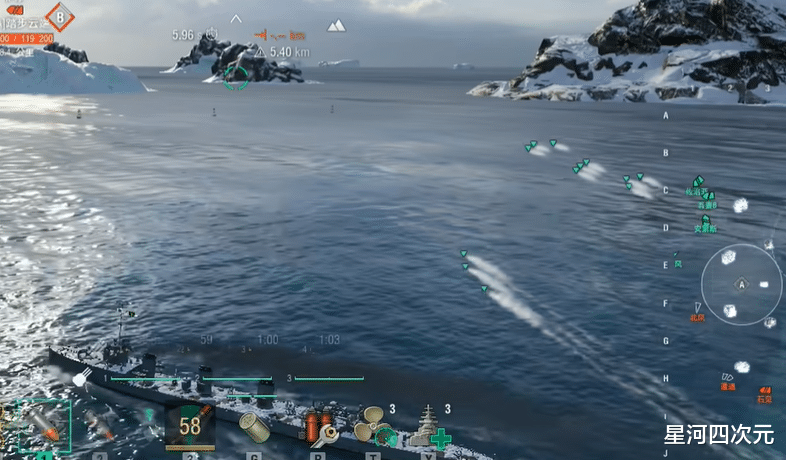Activate the green barrel consumable
786x460 pixels.
click(x=255, y=428)
